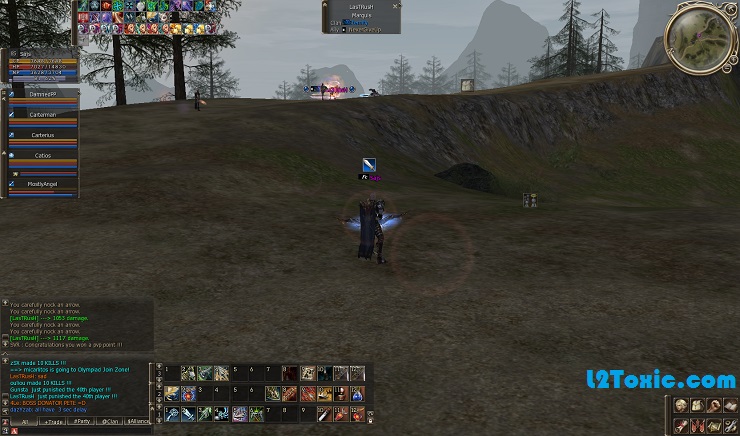Switch to the #Party chat tab
The width and height of the screenshot is (740, 436).
coord(83,421)
